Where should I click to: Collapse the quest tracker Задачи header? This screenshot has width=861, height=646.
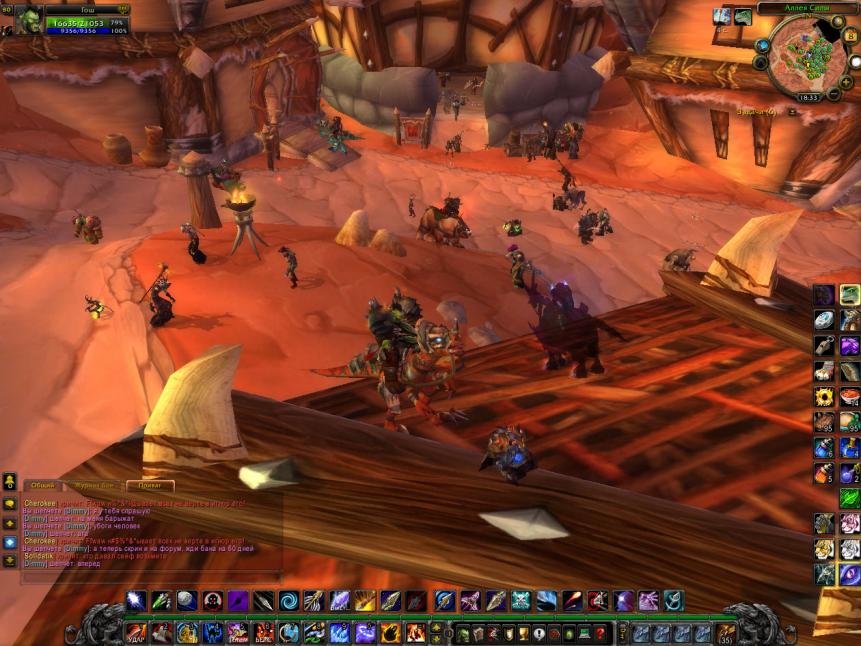pyautogui.click(x=792, y=111)
